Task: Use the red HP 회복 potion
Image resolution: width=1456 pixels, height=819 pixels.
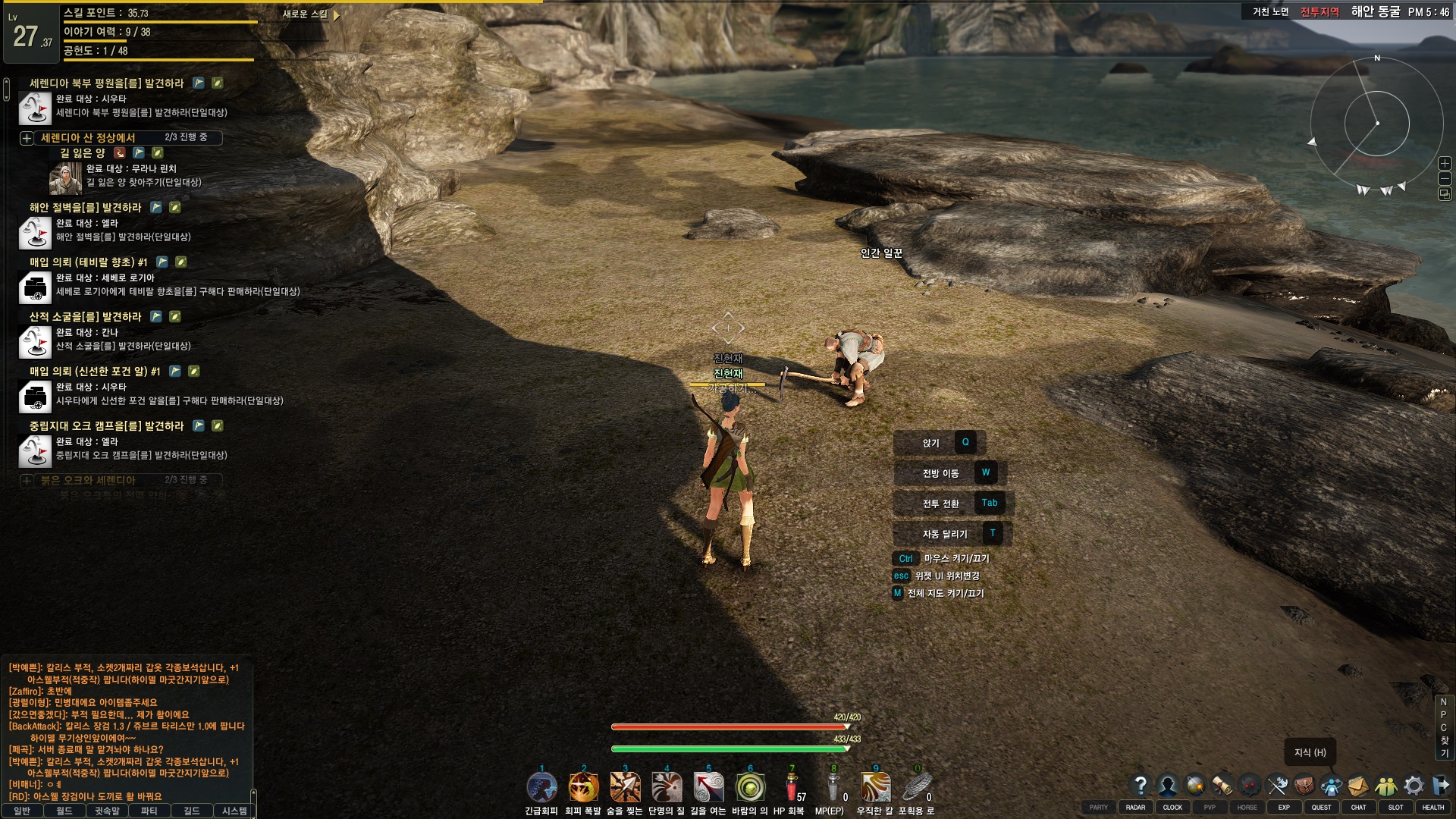Action: pos(792,788)
